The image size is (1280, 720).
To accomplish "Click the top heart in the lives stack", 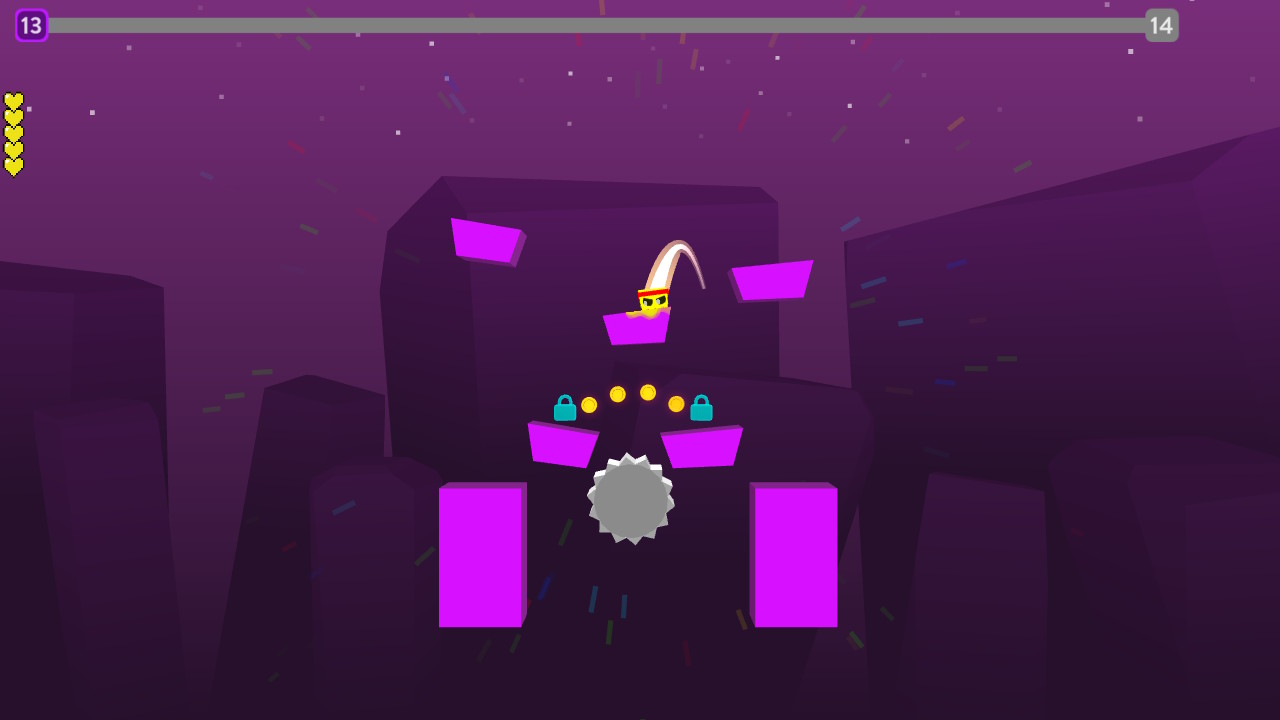I will 13,100.
